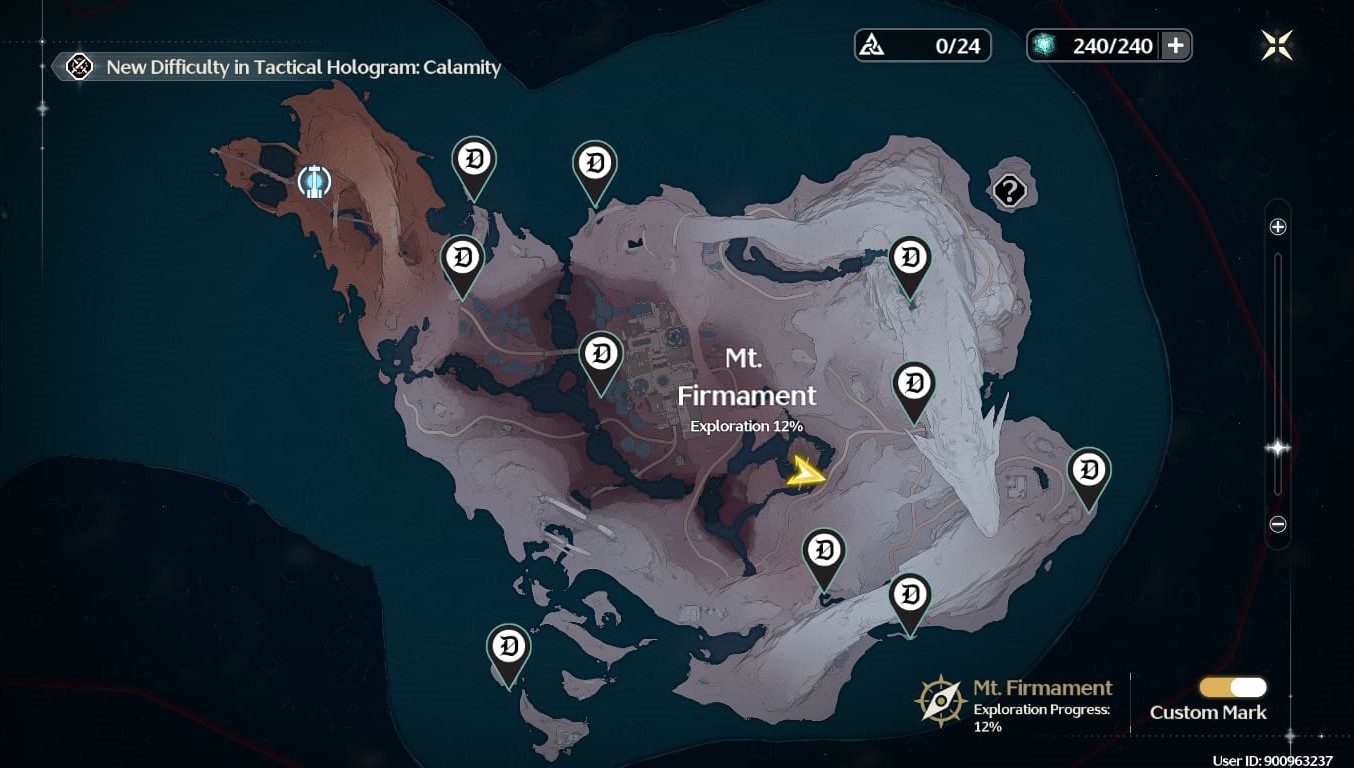The height and width of the screenshot is (768, 1354).
Task: Select the marker left of the Mt. Firmament label
Action: point(600,353)
